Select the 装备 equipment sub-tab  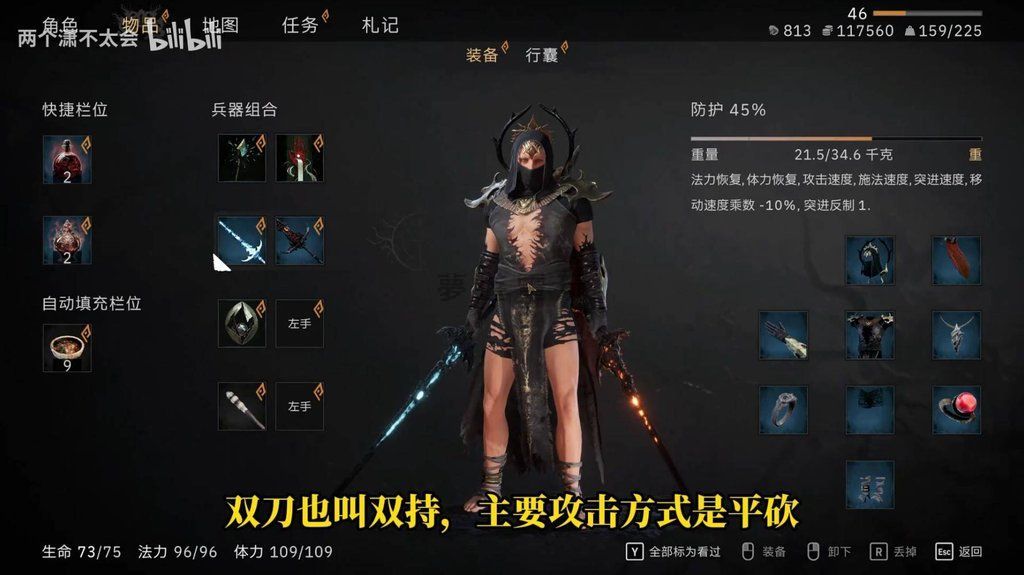coord(482,55)
